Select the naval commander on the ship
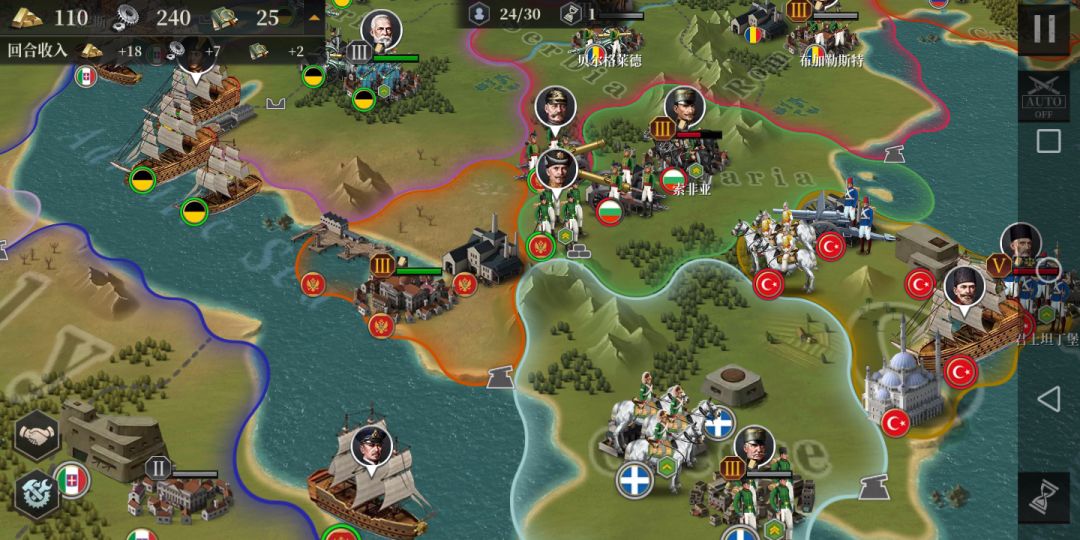 point(371,447)
